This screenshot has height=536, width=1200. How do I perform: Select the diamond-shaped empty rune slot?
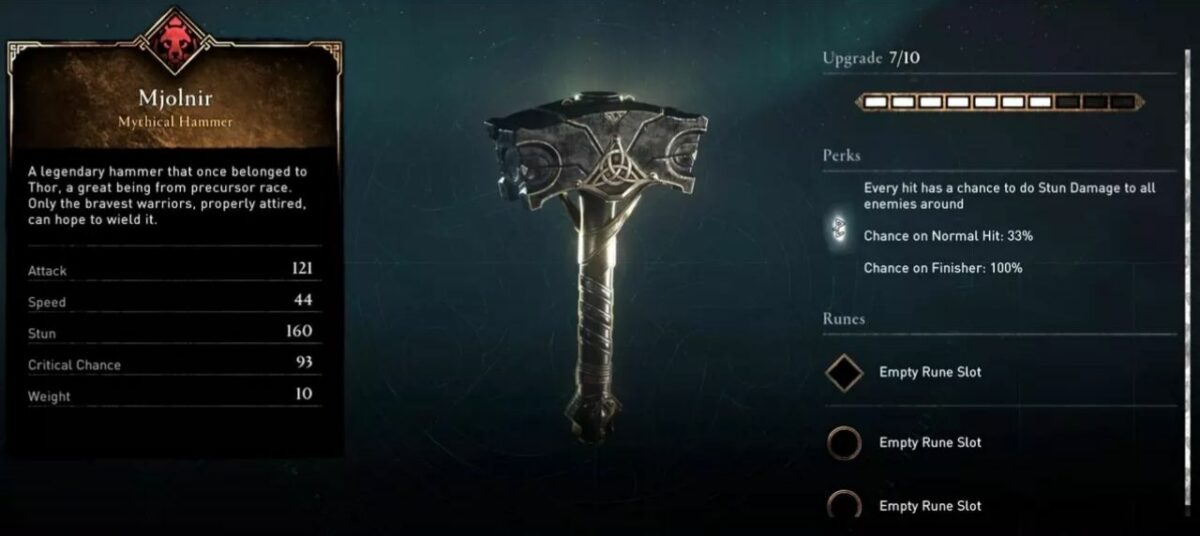coord(845,373)
